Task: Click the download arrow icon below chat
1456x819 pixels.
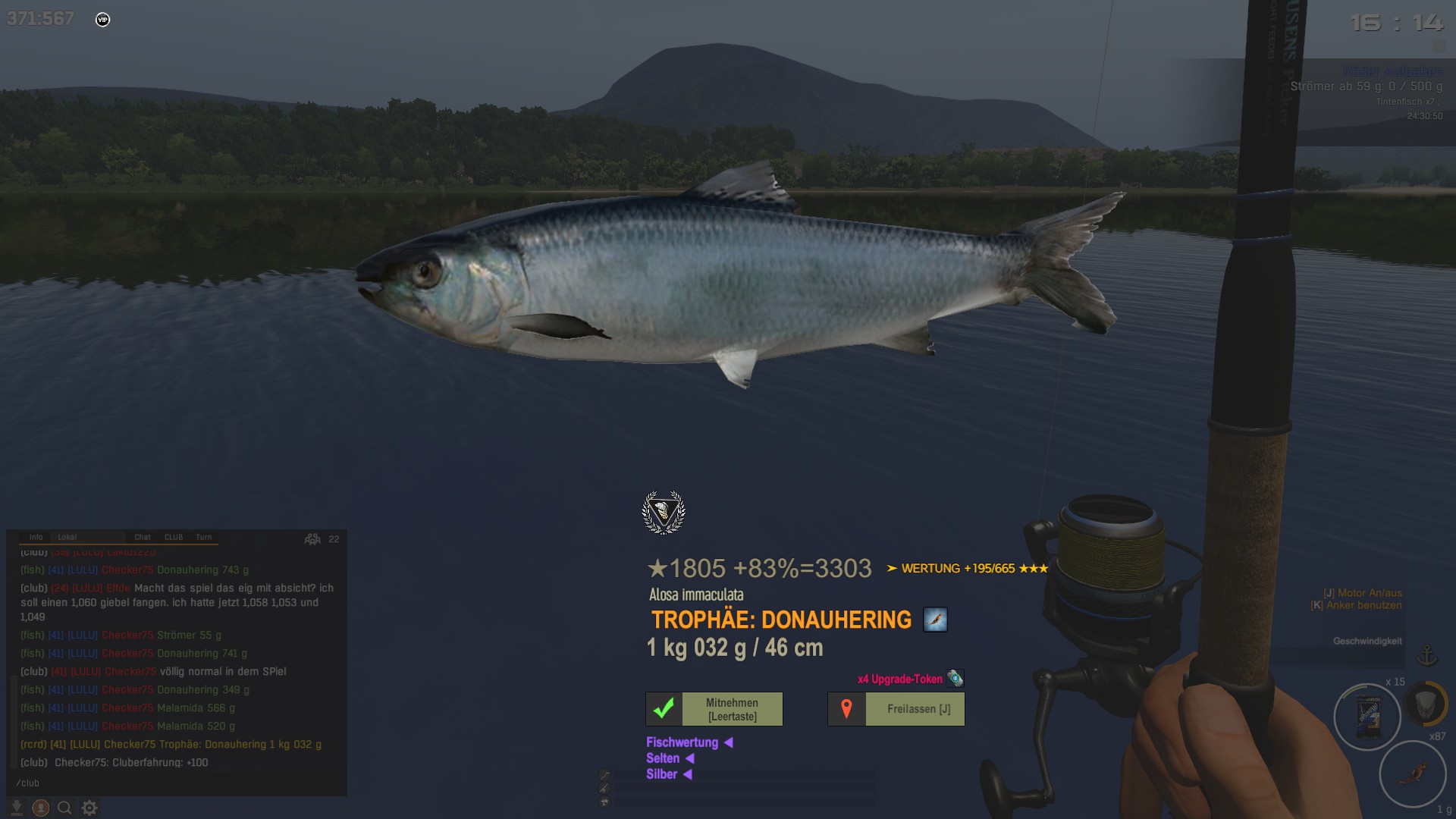Action: click(17, 808)
